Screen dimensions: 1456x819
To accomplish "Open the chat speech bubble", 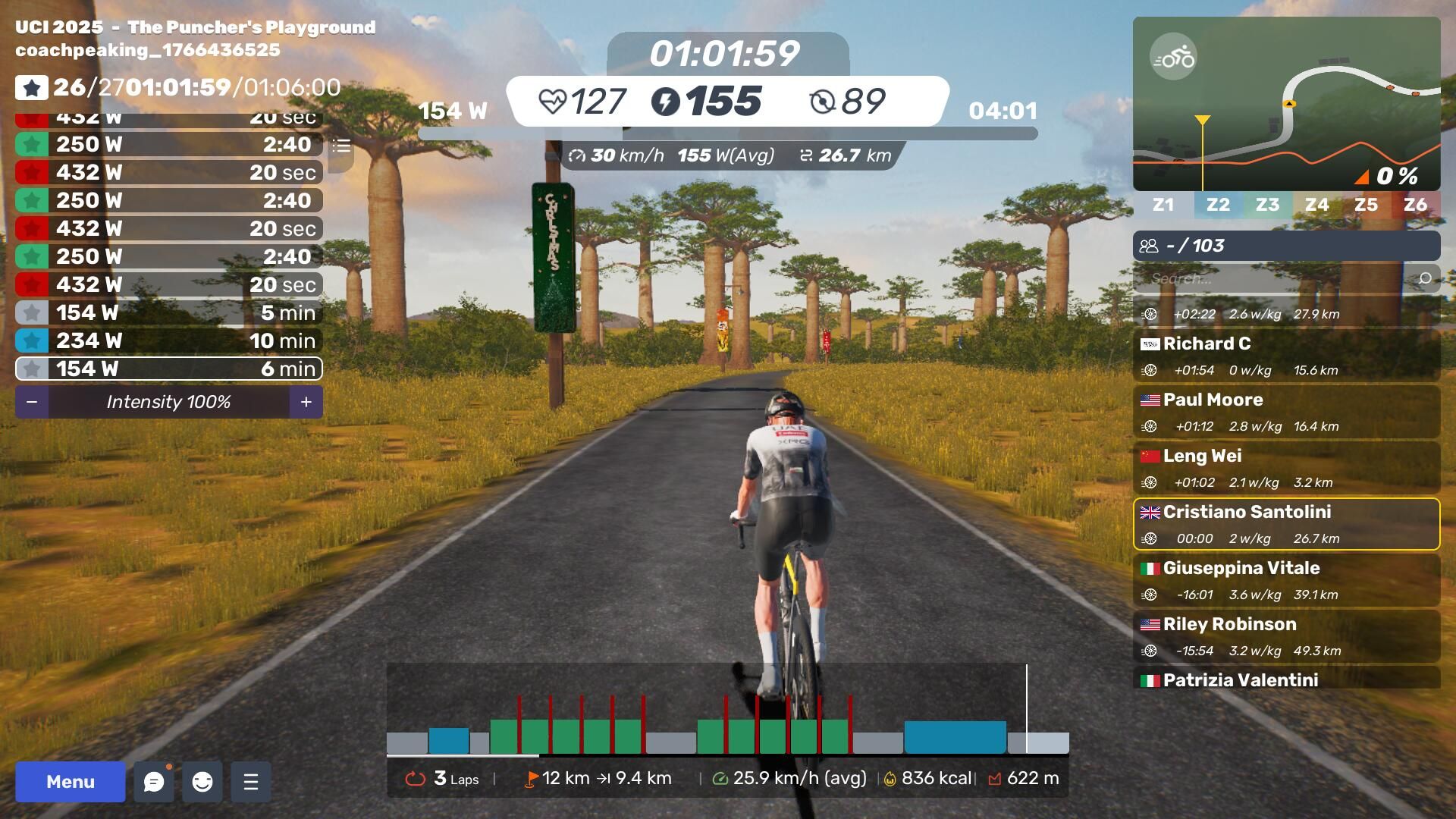I will (x=154, y=782).
